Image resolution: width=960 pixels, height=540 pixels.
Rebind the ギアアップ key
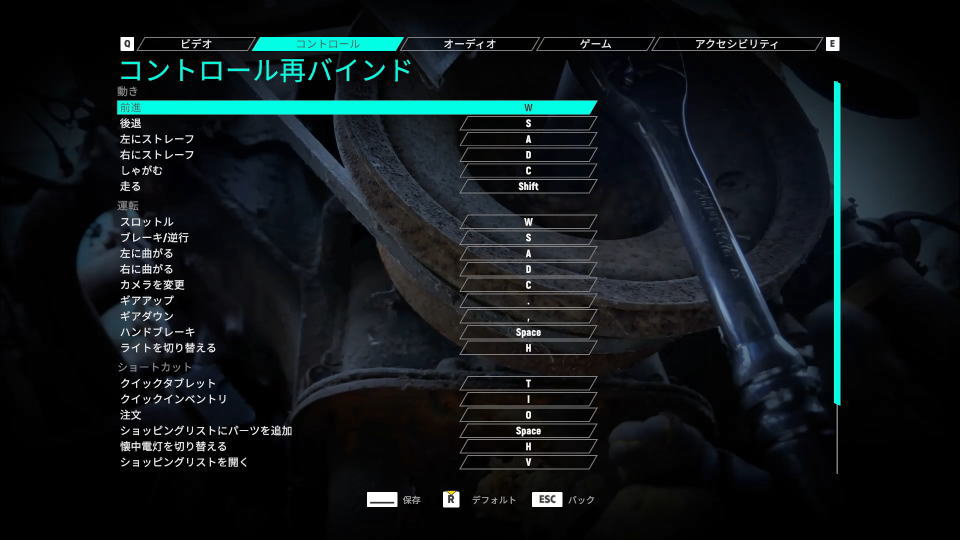click(x=528, y=300)
